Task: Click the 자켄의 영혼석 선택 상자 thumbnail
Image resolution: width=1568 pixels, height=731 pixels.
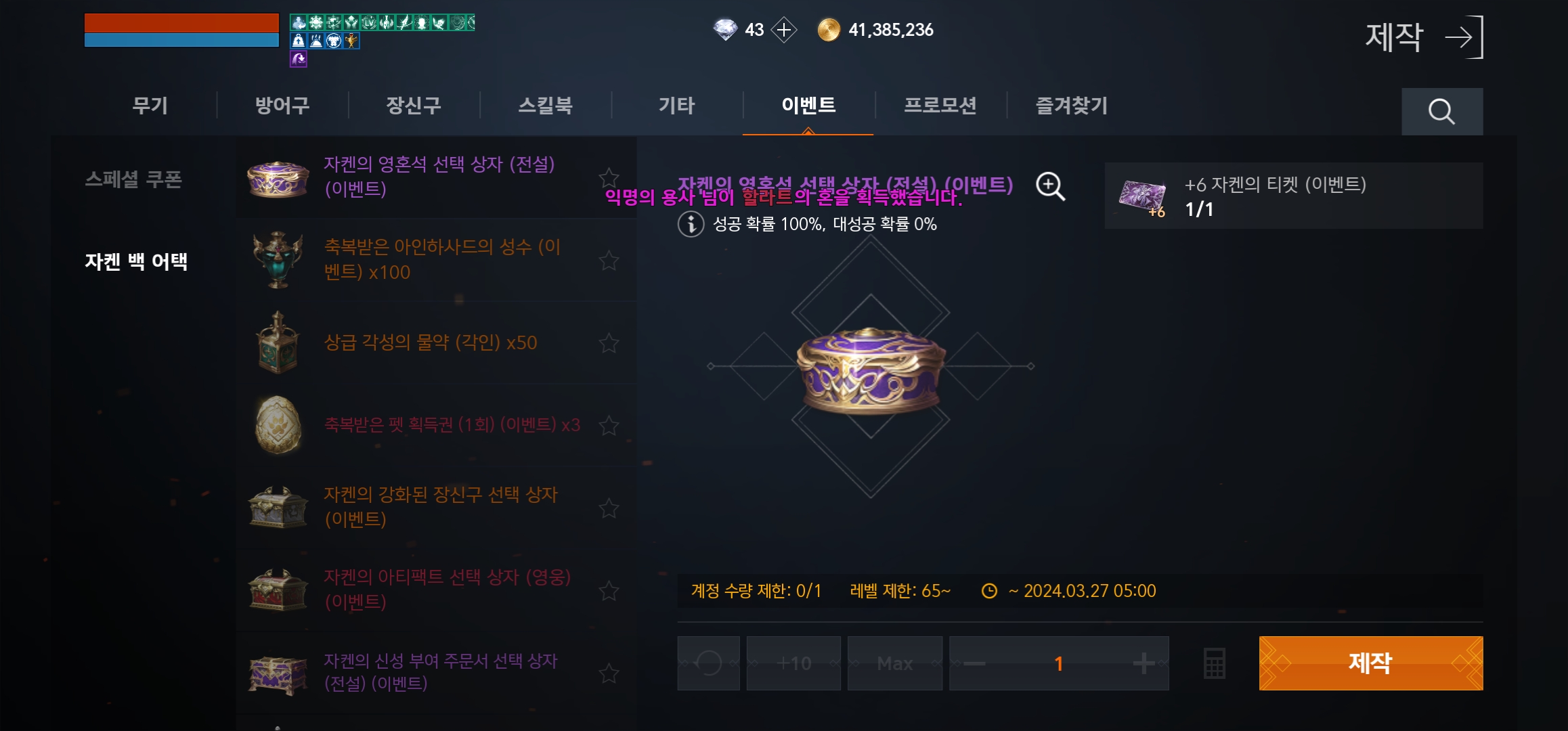Action: pos(278,178)
